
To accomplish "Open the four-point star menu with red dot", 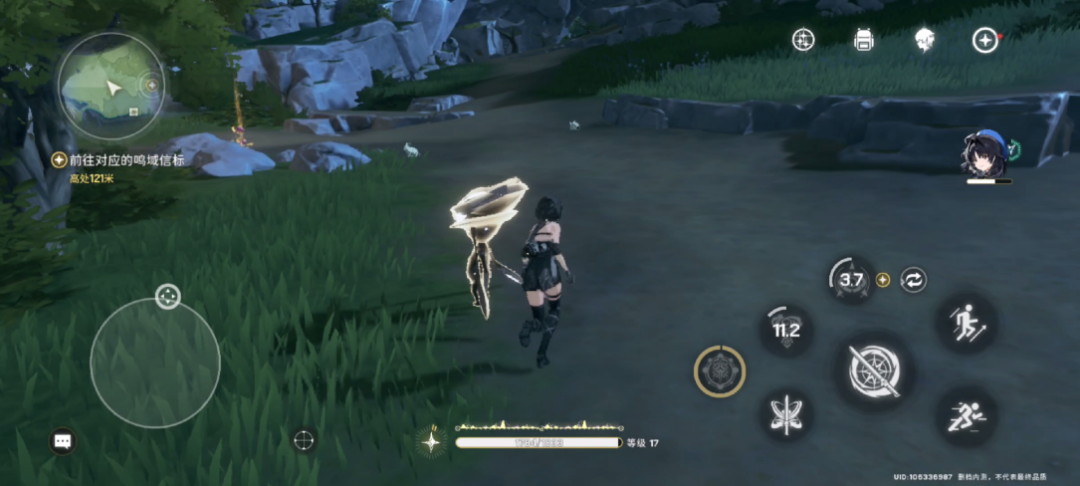I will click(x=985, y=40).
